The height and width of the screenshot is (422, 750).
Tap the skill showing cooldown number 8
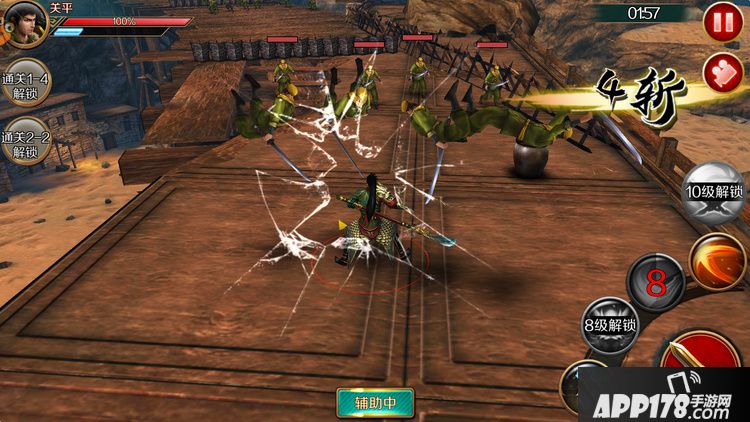(x=656, y=283)
